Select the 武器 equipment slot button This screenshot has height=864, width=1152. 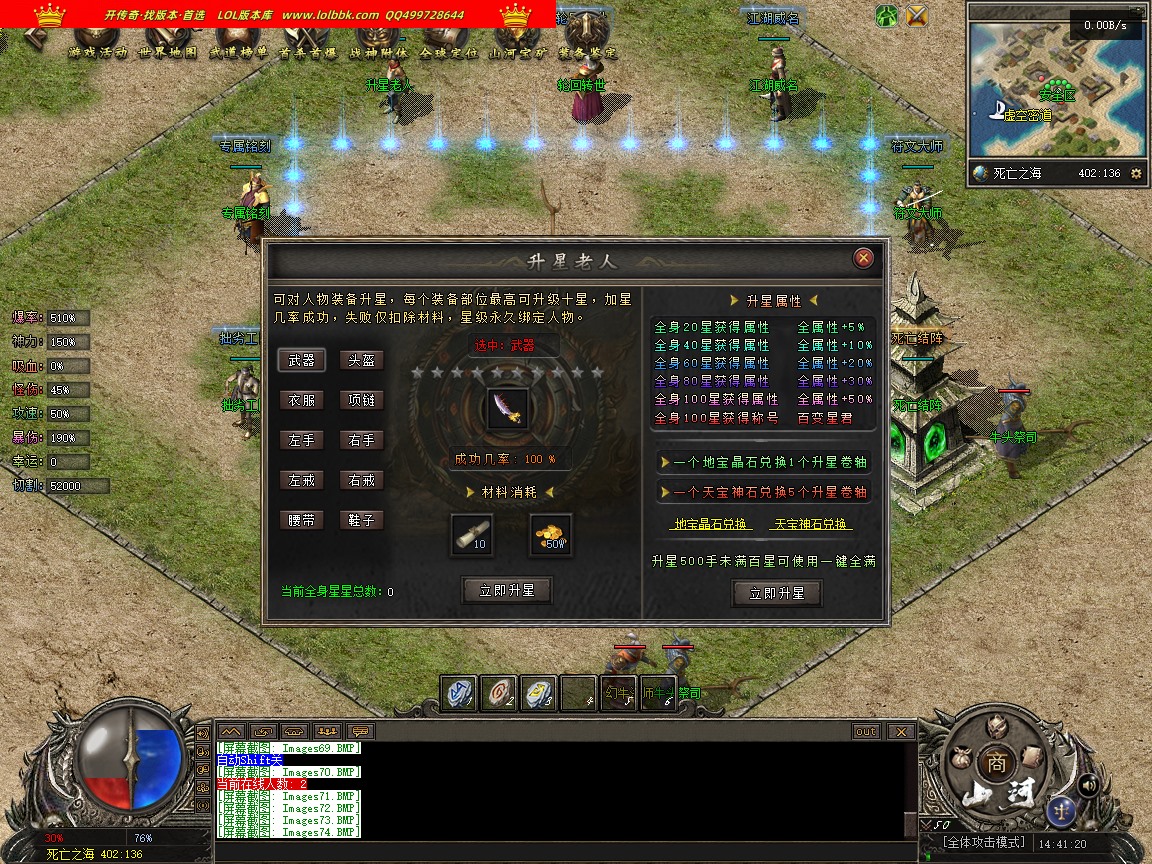(301, 360)
